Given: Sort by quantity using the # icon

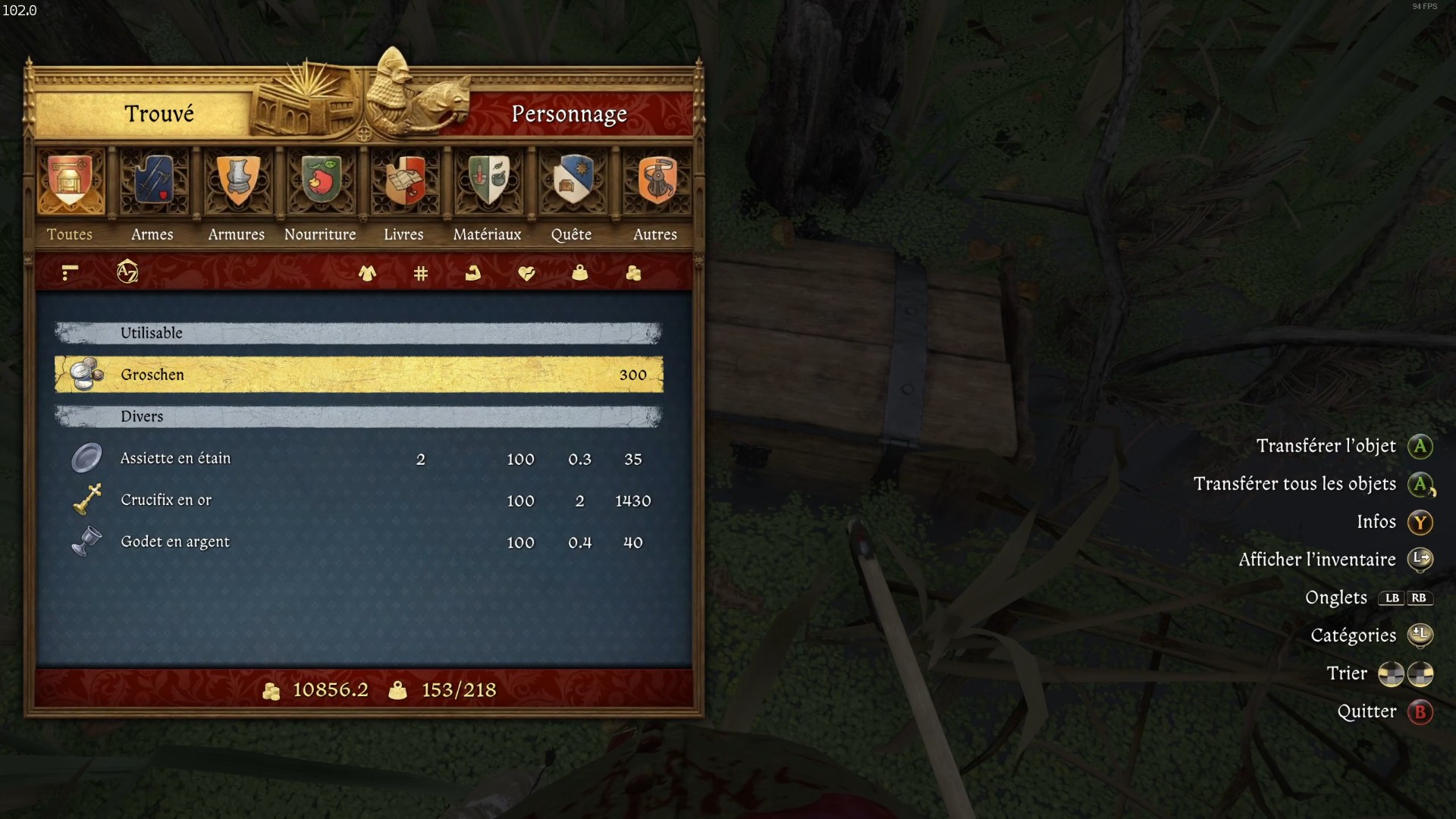Looking at the screenshot, I should tap(419, 273).
